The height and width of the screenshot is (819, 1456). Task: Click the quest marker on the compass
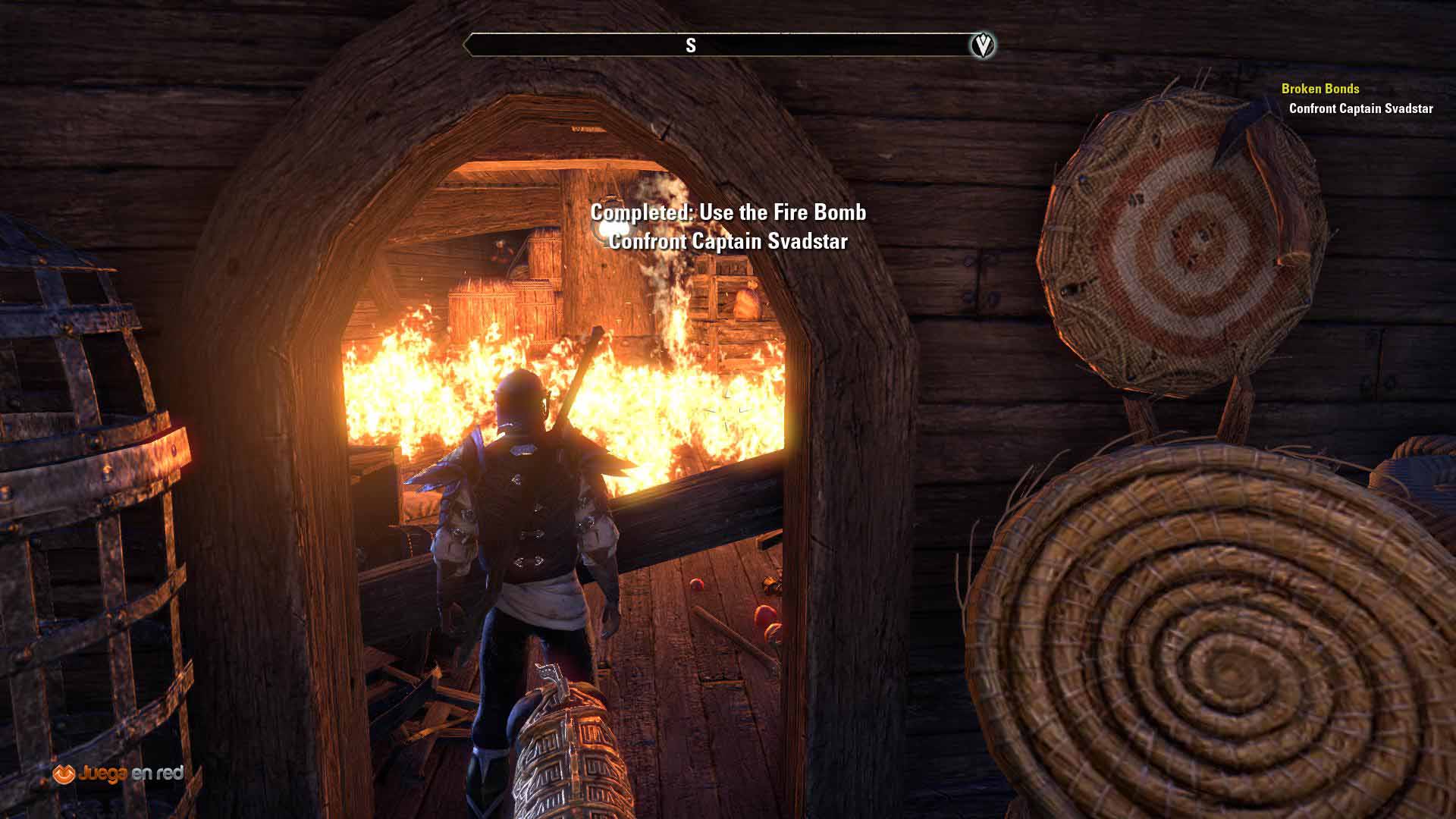(x=983, y=45)
